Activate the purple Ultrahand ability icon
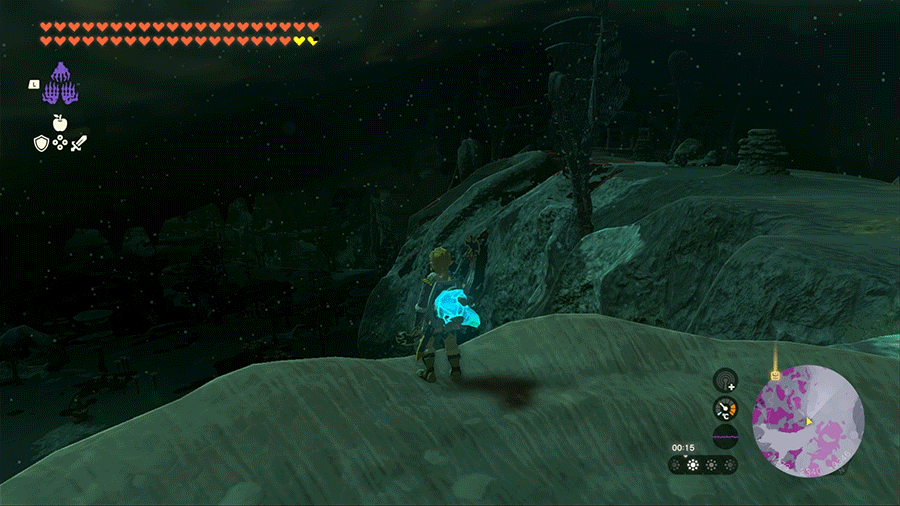 click(62, 84)
